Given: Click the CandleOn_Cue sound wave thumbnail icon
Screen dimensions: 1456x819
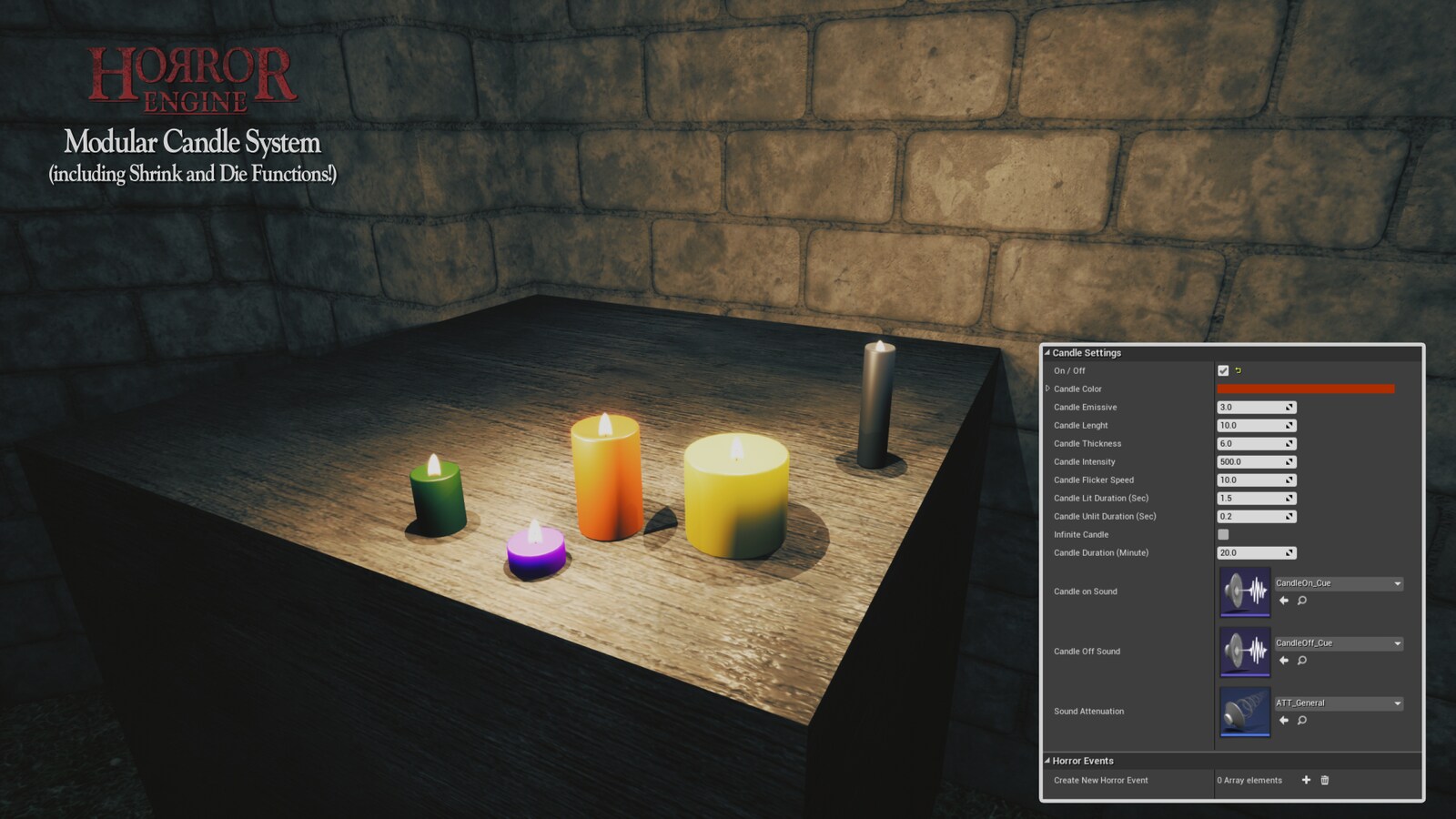Looking at the screenshot, I should pyautogui.click(x=1245, y=591).
